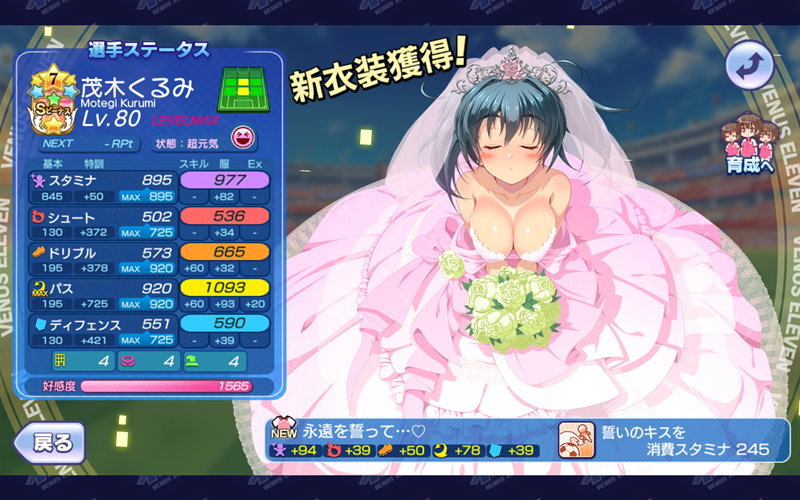Tap the 好感度 affection bar
The width and height of the screenshot is (800, 500).
pyautogui.click(x=166, y=386)
